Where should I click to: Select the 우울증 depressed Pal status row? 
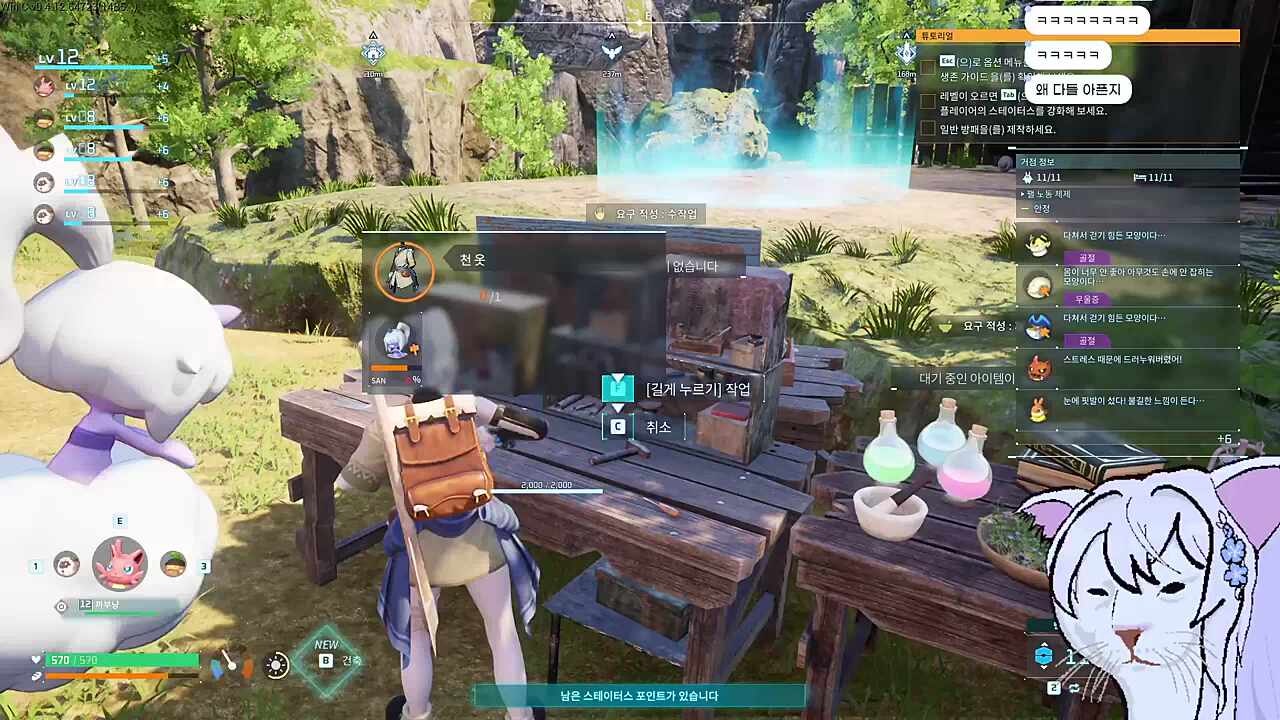[1128, 285]
